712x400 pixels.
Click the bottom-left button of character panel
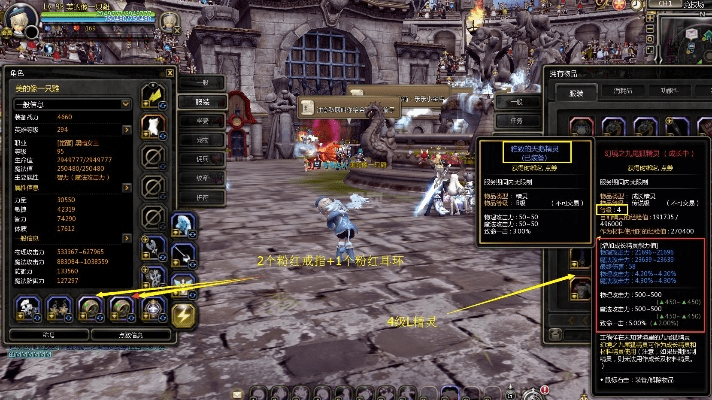click(46, 336)
